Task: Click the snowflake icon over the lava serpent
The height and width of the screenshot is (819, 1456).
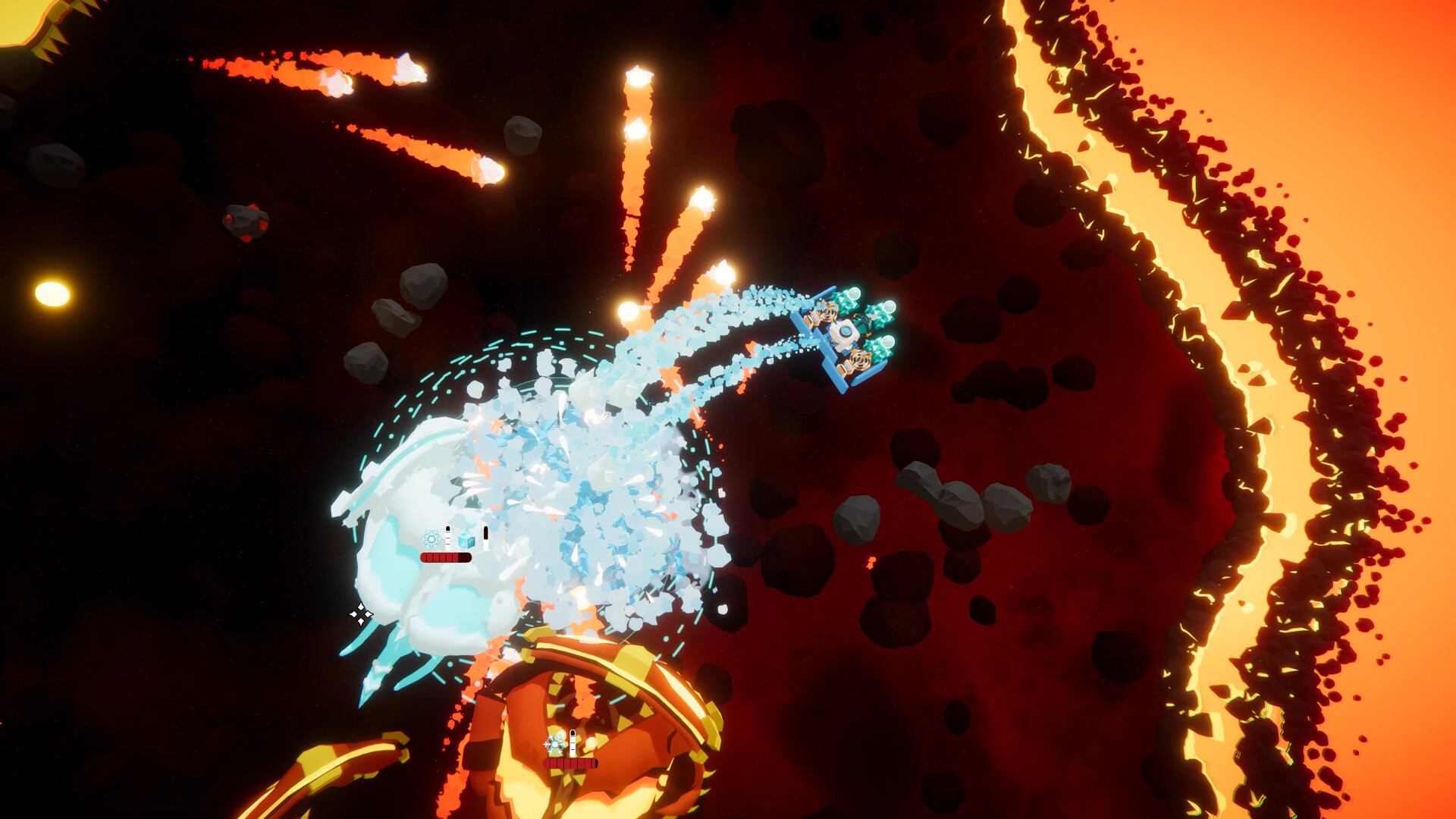Action: coord(554,744)
